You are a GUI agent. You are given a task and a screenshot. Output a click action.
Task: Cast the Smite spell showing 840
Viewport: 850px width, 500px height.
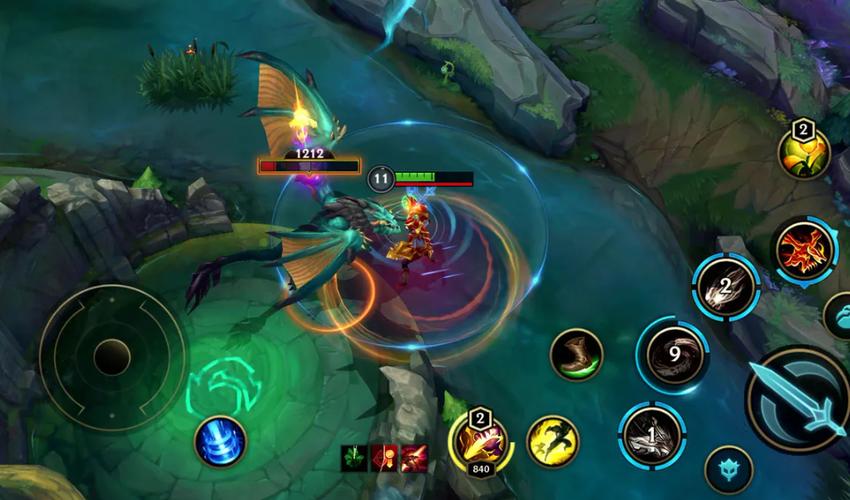click(479, 439)
